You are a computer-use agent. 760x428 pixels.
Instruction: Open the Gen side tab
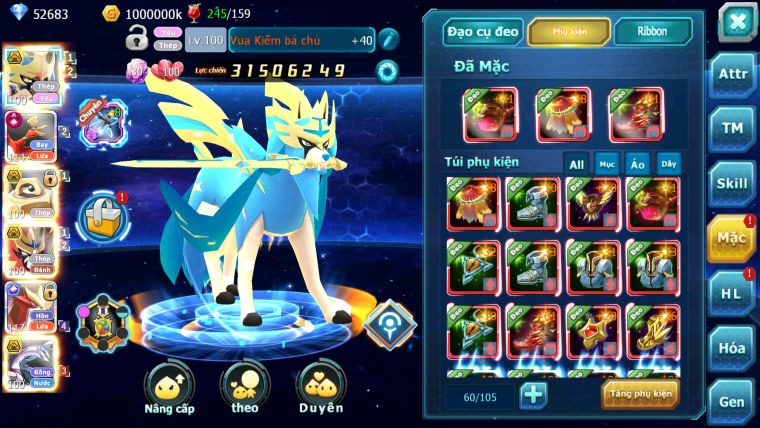[x=732, y=402]
